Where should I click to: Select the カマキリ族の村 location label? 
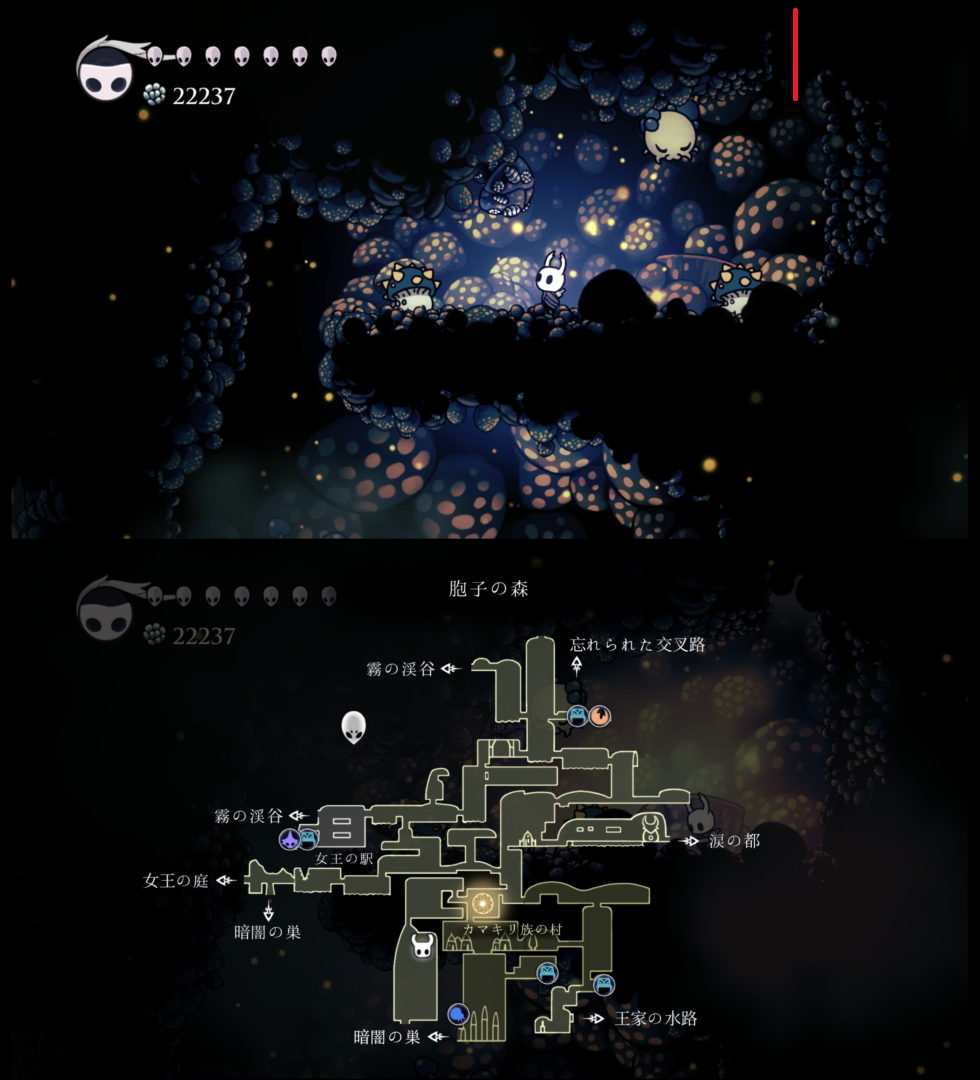point(512,930)
